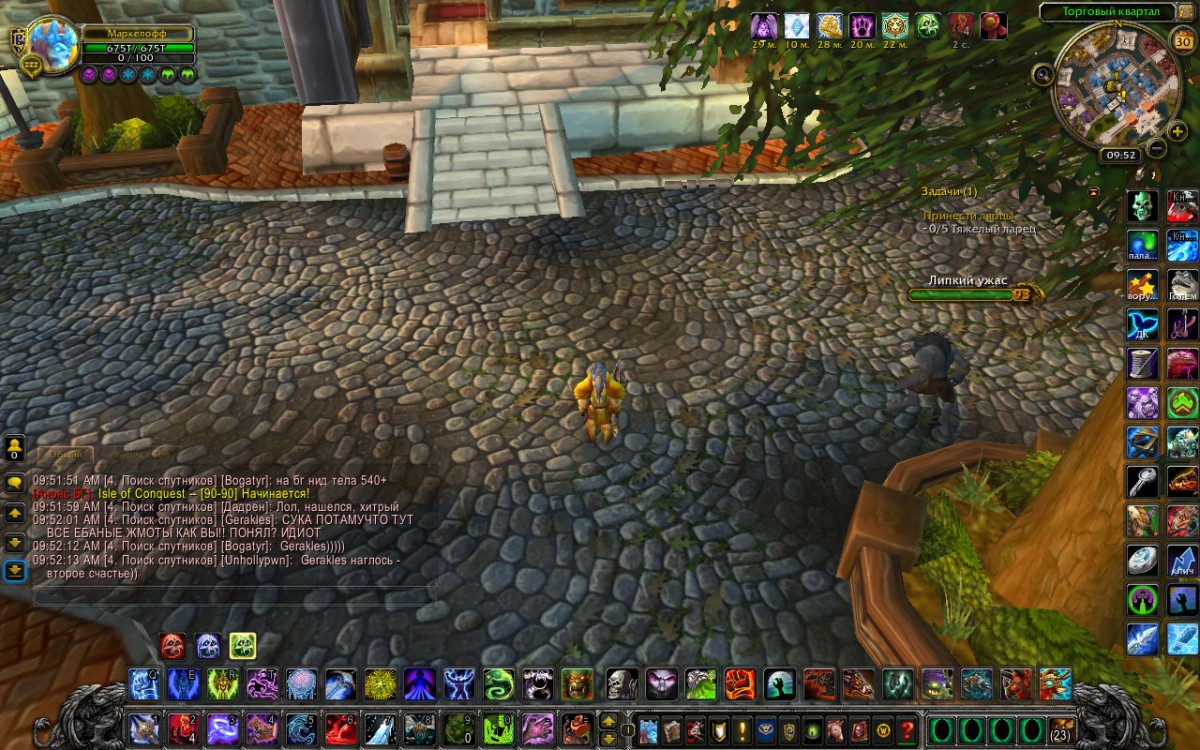Open the red question mark help button
The image size is (1200, 750).
click(x=907, y=728)
